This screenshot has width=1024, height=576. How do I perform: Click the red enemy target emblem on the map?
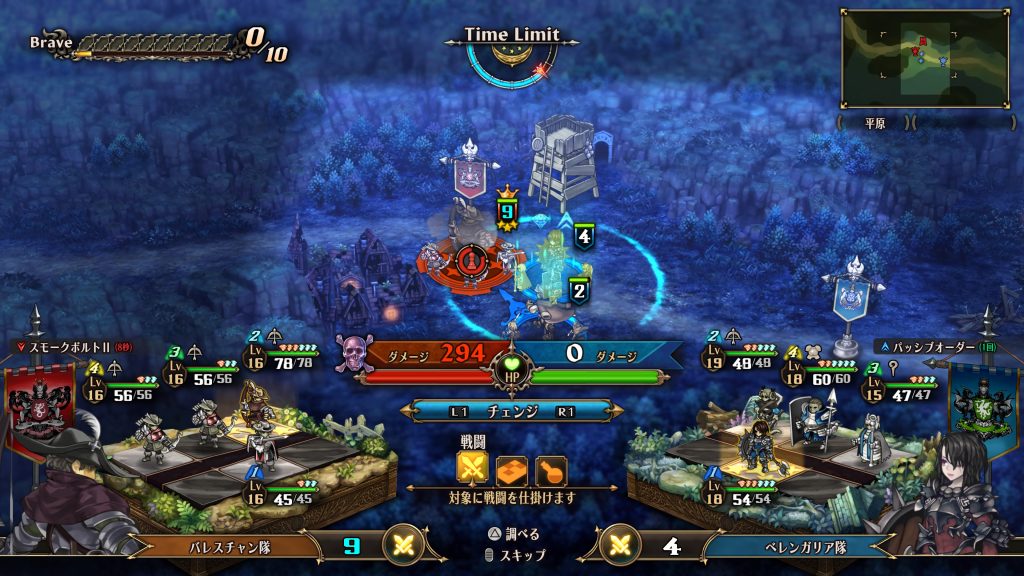coord(468,260)
